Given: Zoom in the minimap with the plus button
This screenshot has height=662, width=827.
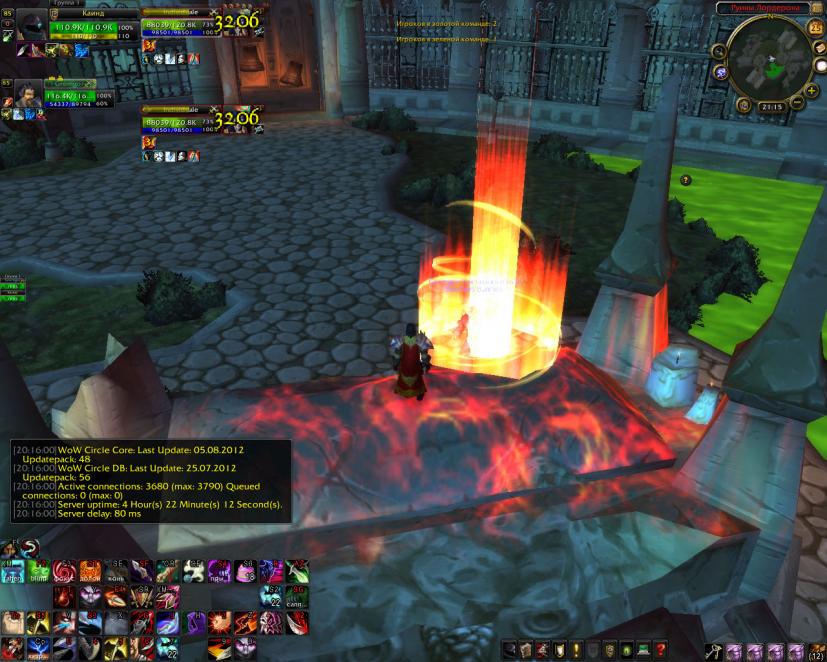Looking at the screenshot, I should click(x=811, y=90).
